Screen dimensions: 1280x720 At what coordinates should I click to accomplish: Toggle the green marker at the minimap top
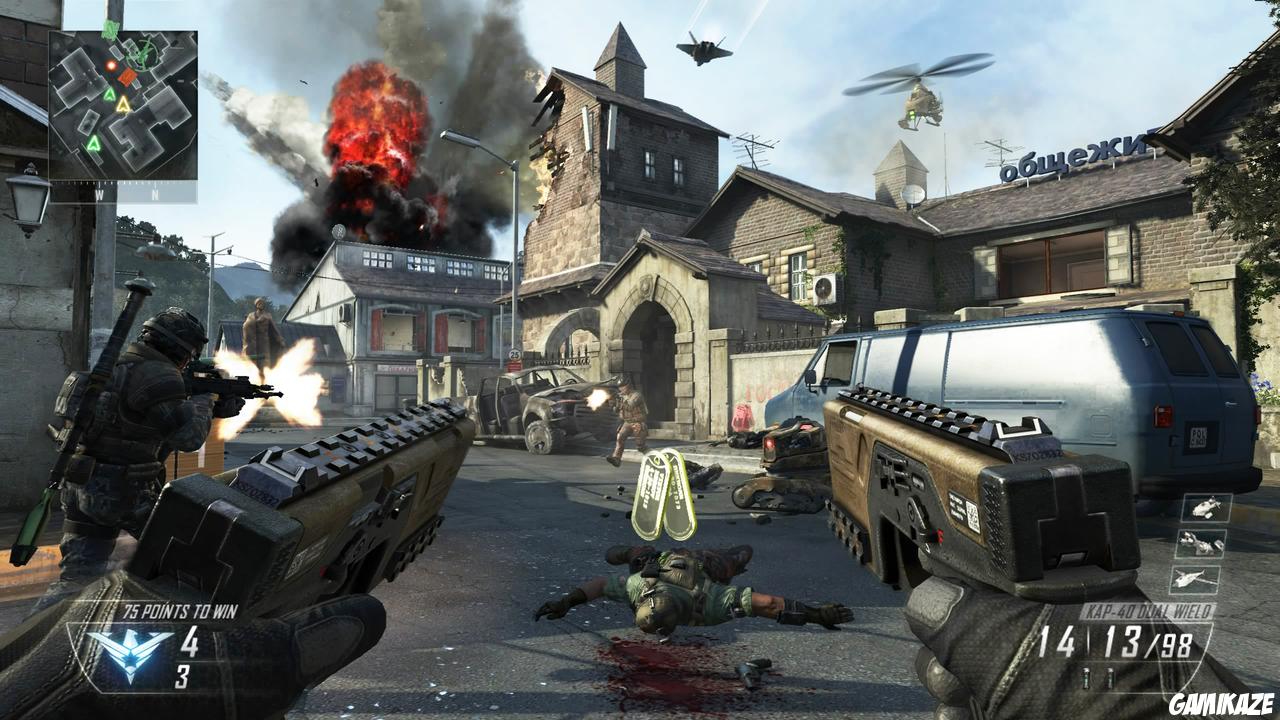[x=109, y=31]
